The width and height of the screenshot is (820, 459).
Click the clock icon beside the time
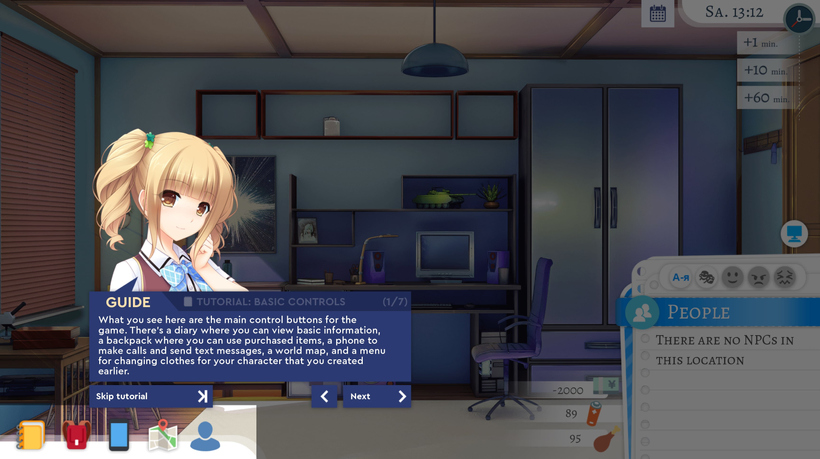point(798,18)
